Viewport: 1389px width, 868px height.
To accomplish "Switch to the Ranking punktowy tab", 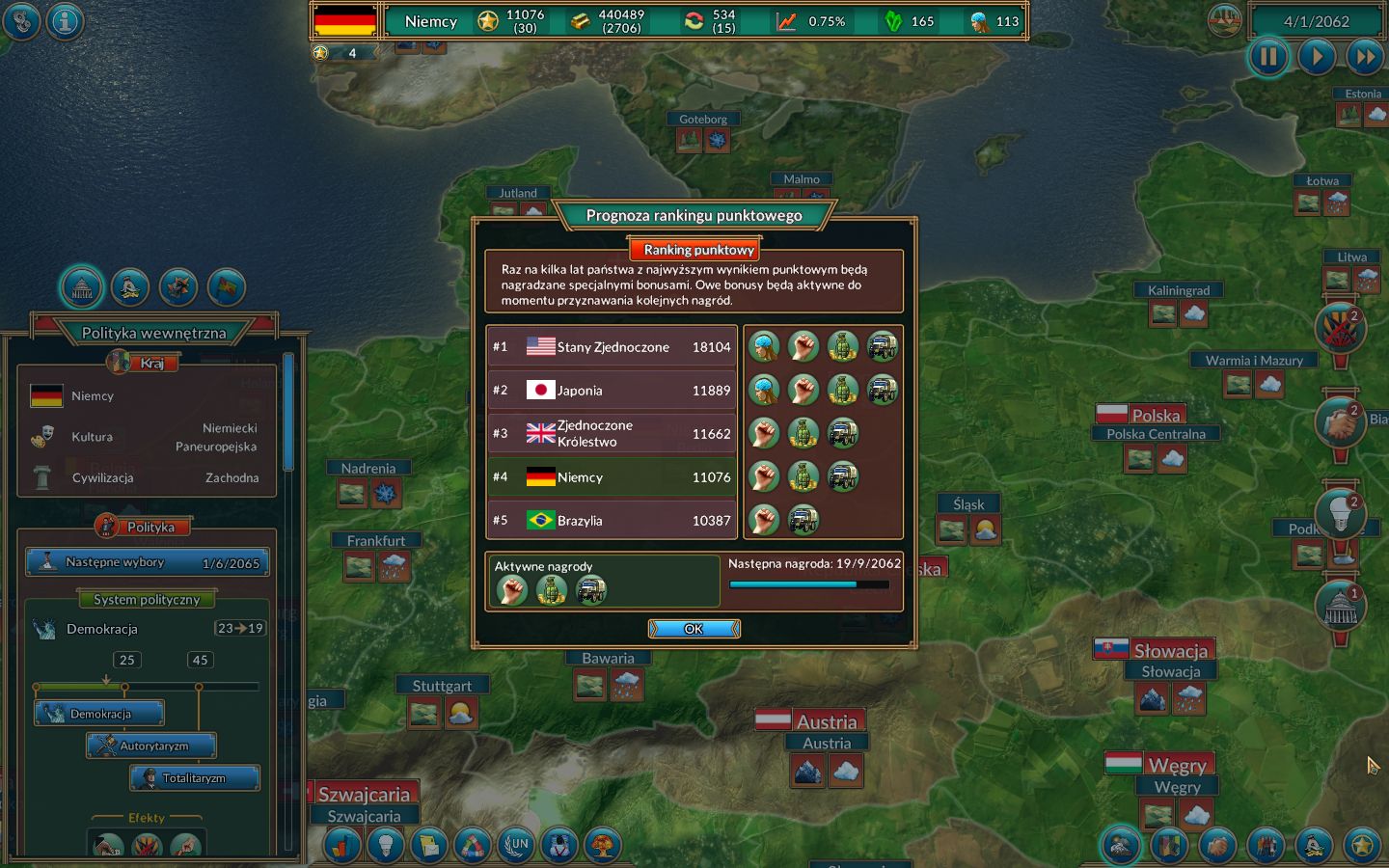I will tap(694, 249).
